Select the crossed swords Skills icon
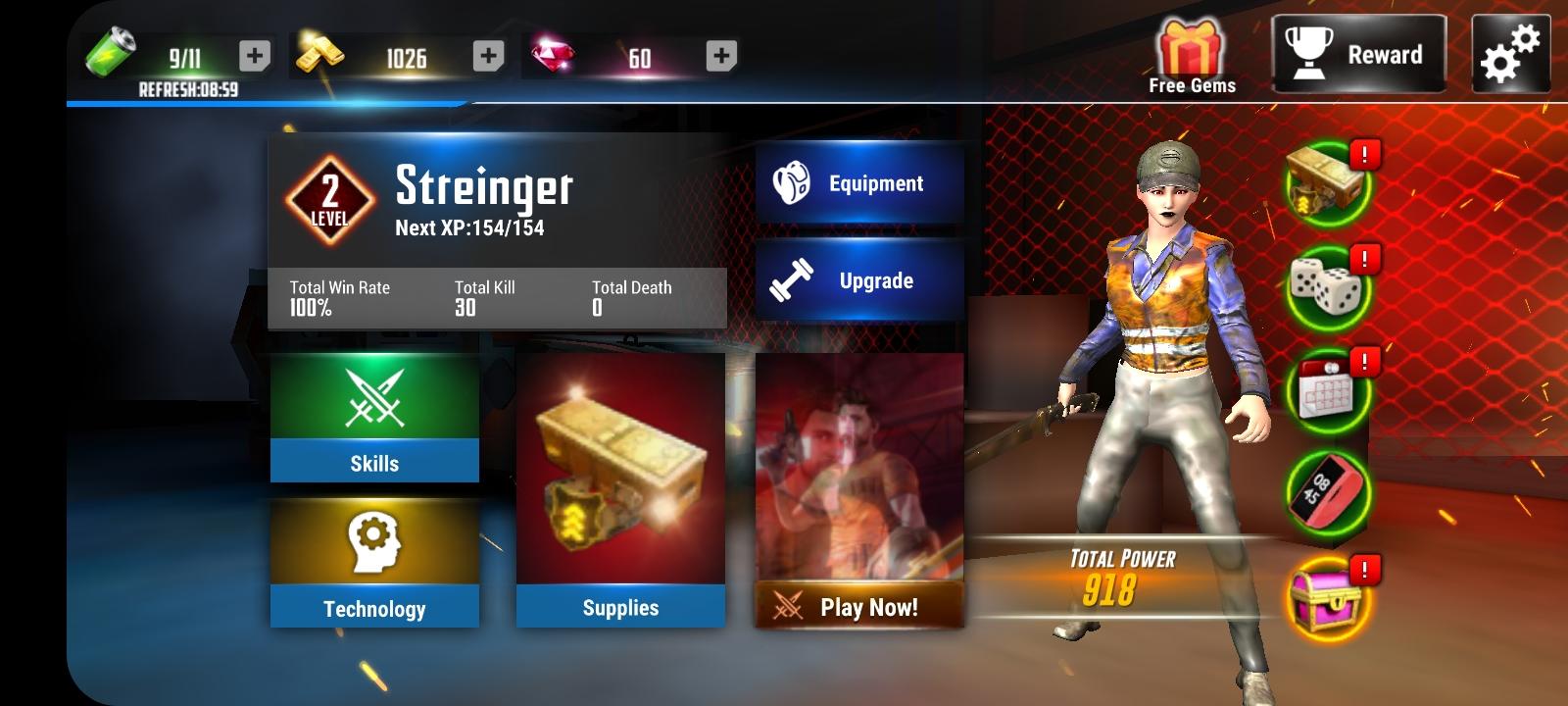 [x=373, y=397]
